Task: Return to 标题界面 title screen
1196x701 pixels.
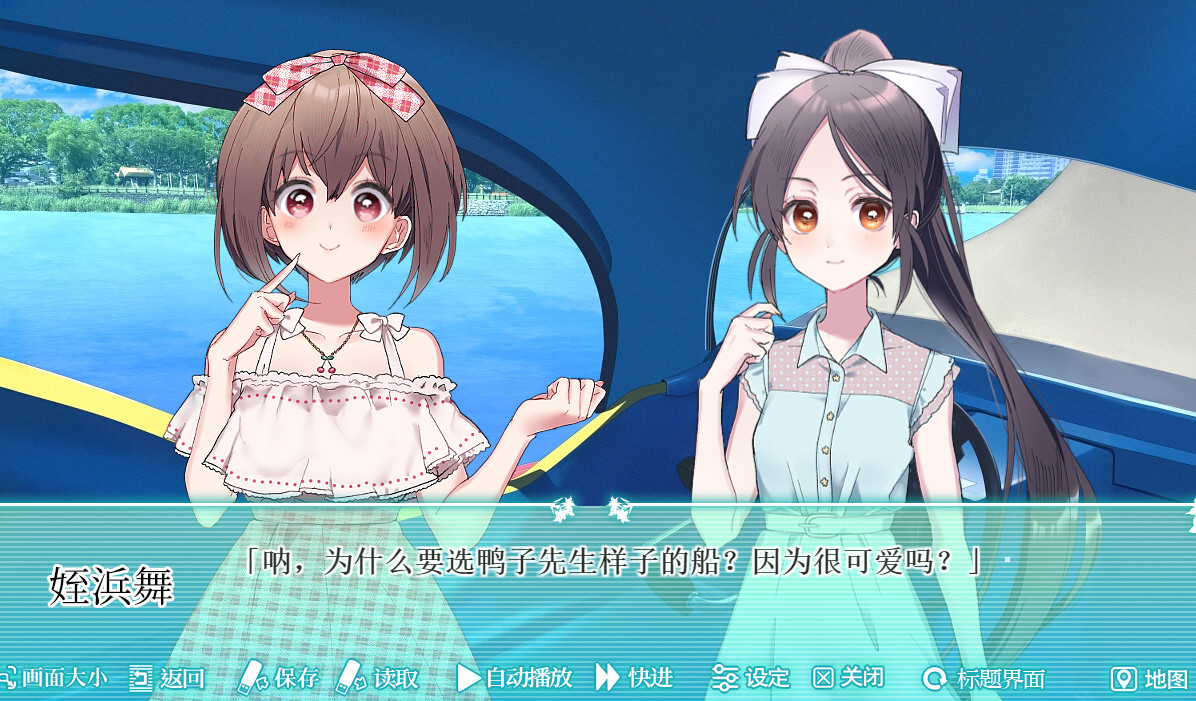Action: coord(984,679)
